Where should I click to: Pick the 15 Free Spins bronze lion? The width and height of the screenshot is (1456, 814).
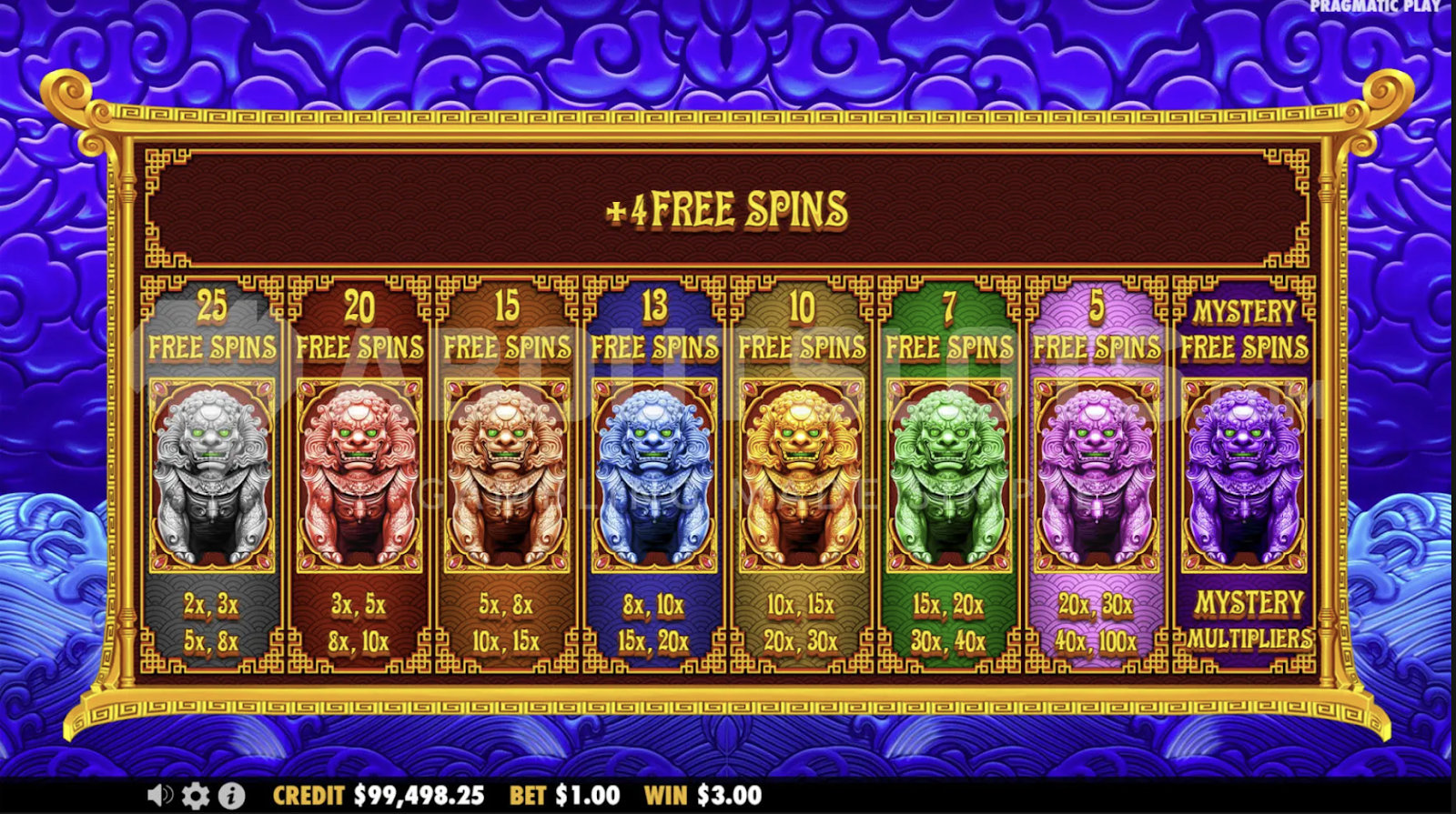click(507, 475)
